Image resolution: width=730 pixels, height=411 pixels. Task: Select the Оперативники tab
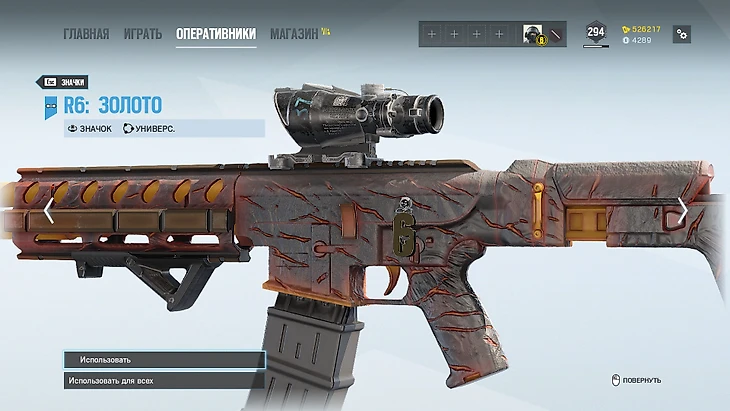click(216, 34)
